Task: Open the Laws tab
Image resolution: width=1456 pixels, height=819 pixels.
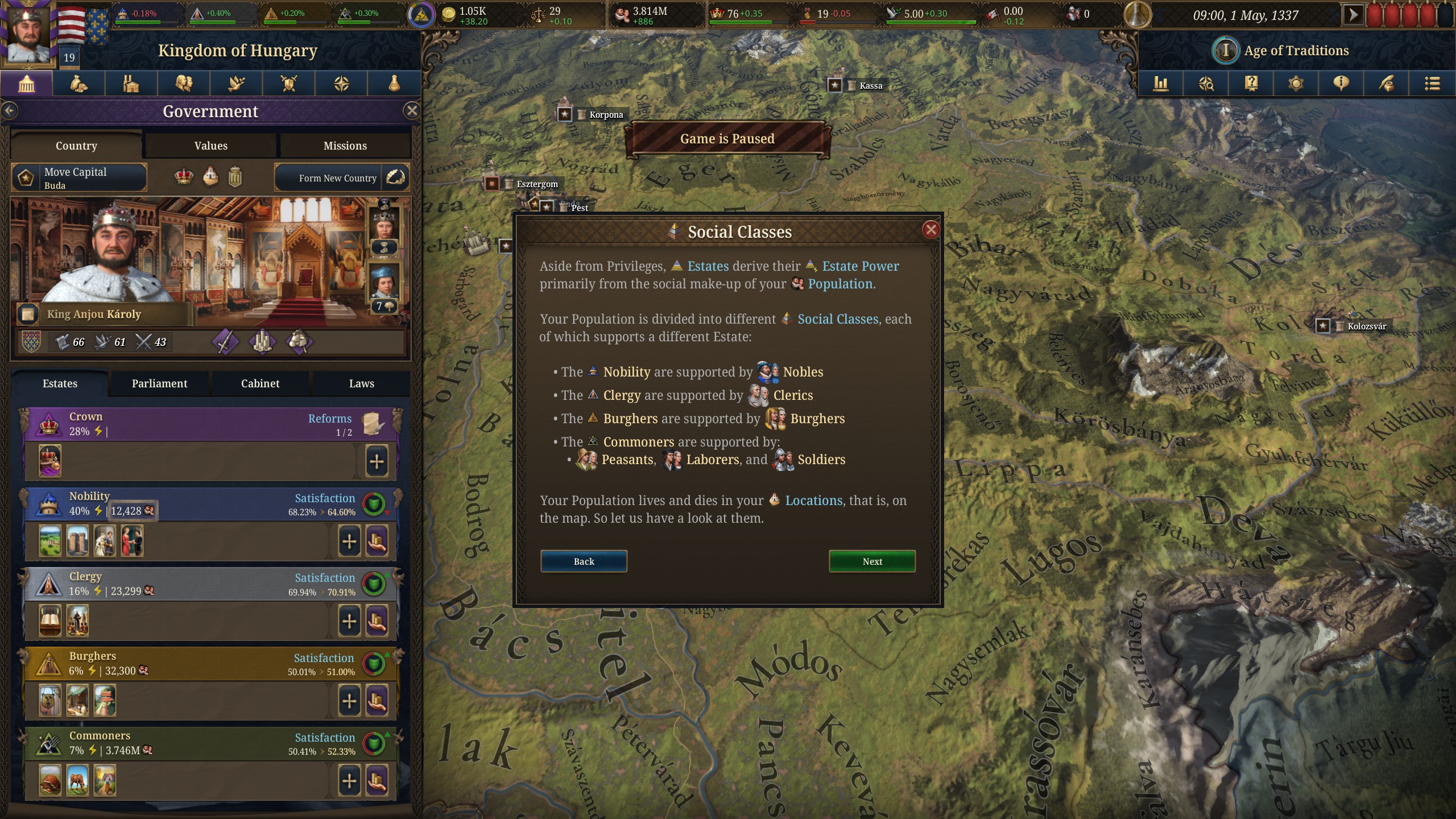Action: pyautogui.click(x=361, y=383)
